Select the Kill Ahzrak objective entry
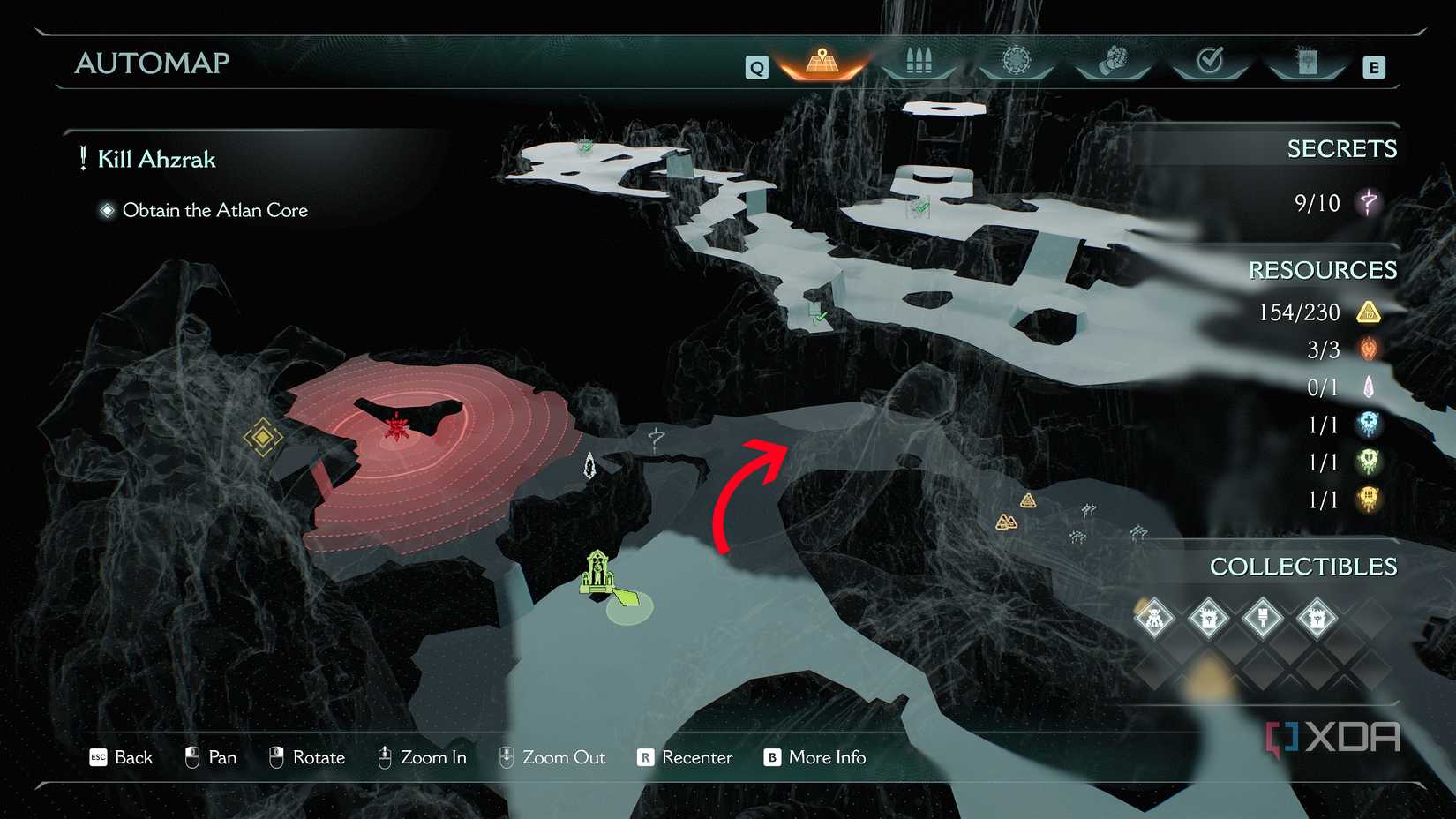1456x819 pixels. (156, 160)
